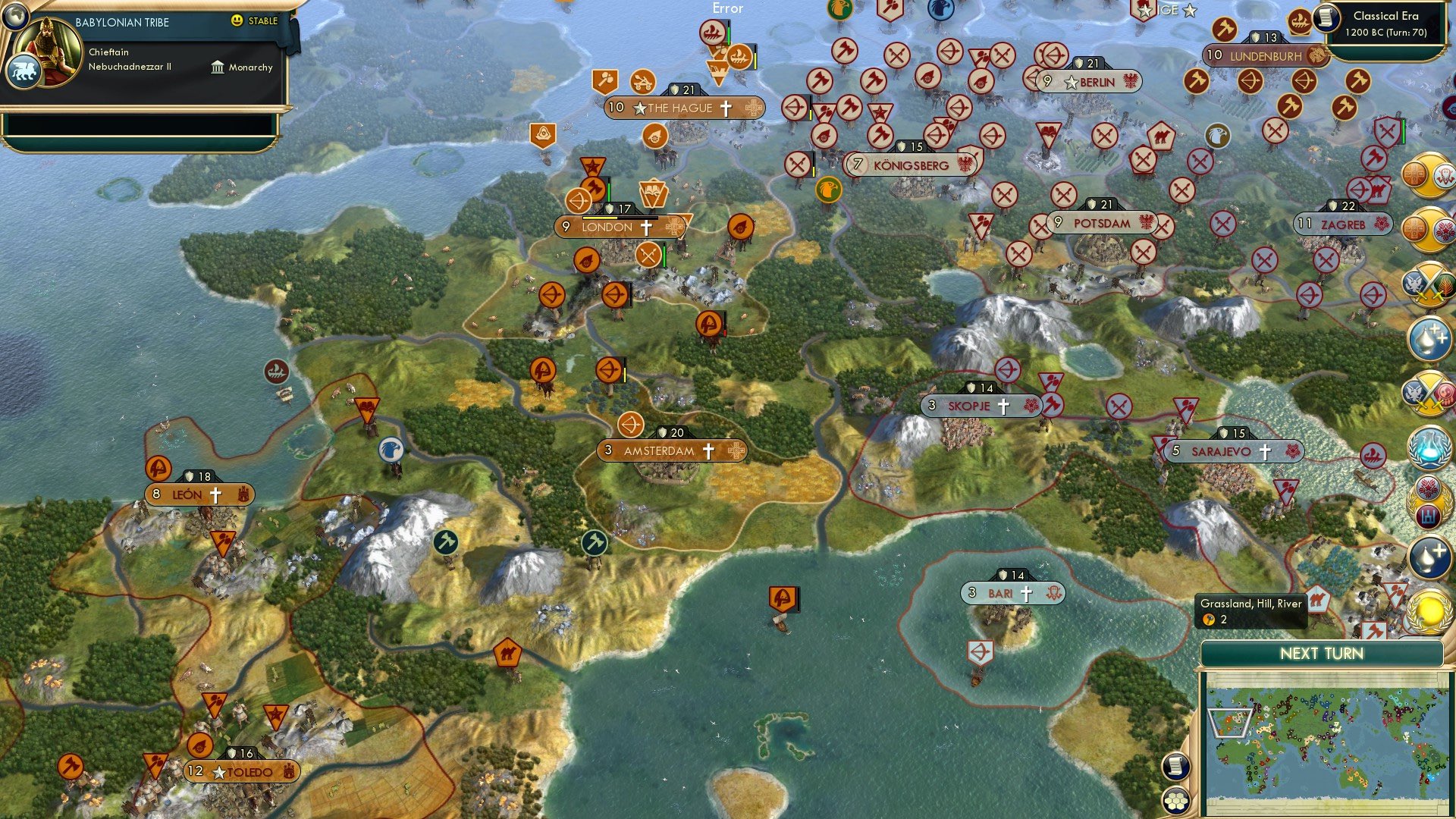Open the blue research beaker notification
The height and width of the screenshot is (819, 1456).
(x=1429, y=447)
